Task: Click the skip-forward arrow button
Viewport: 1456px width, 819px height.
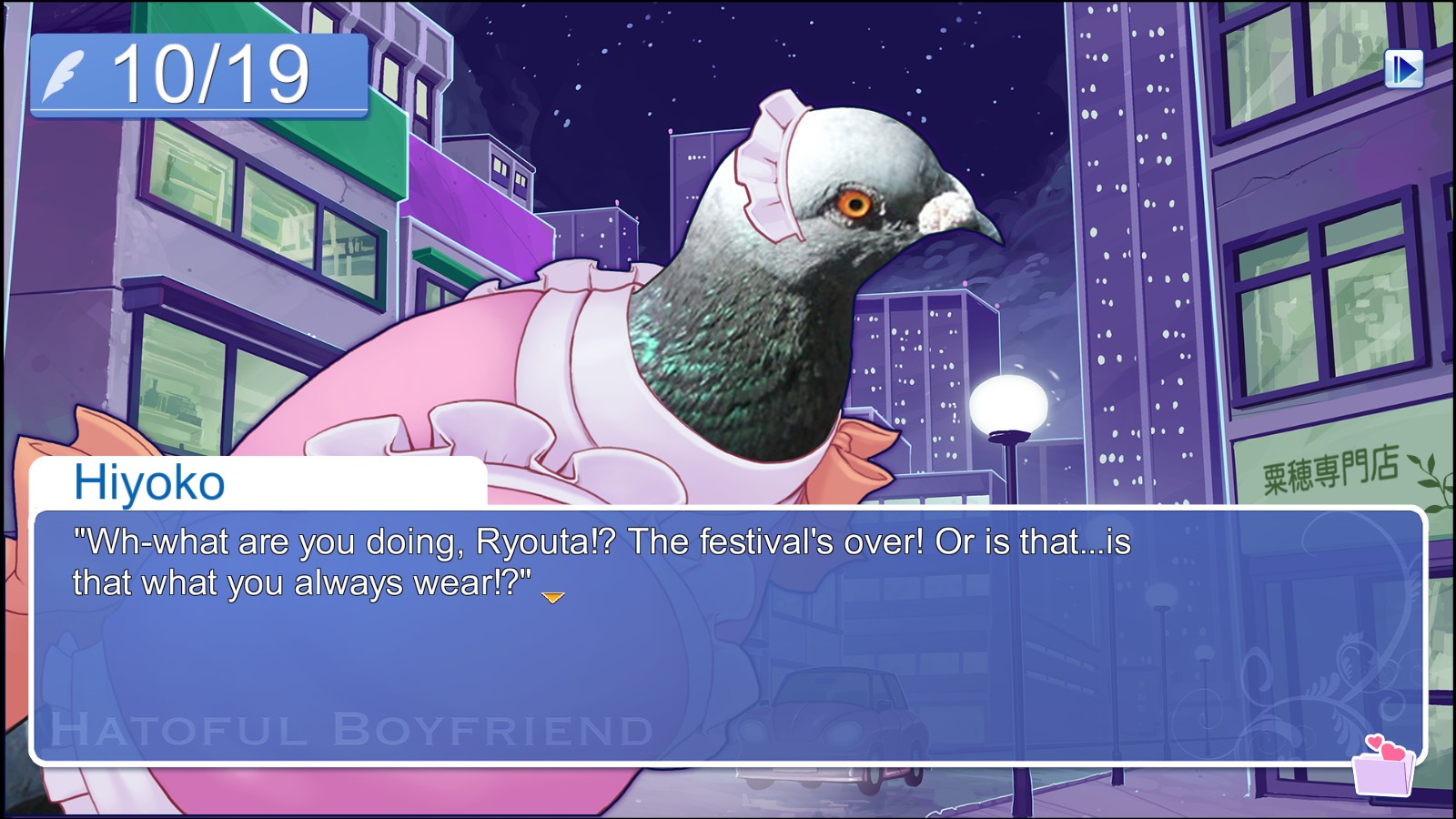Action: (1403, 69)
